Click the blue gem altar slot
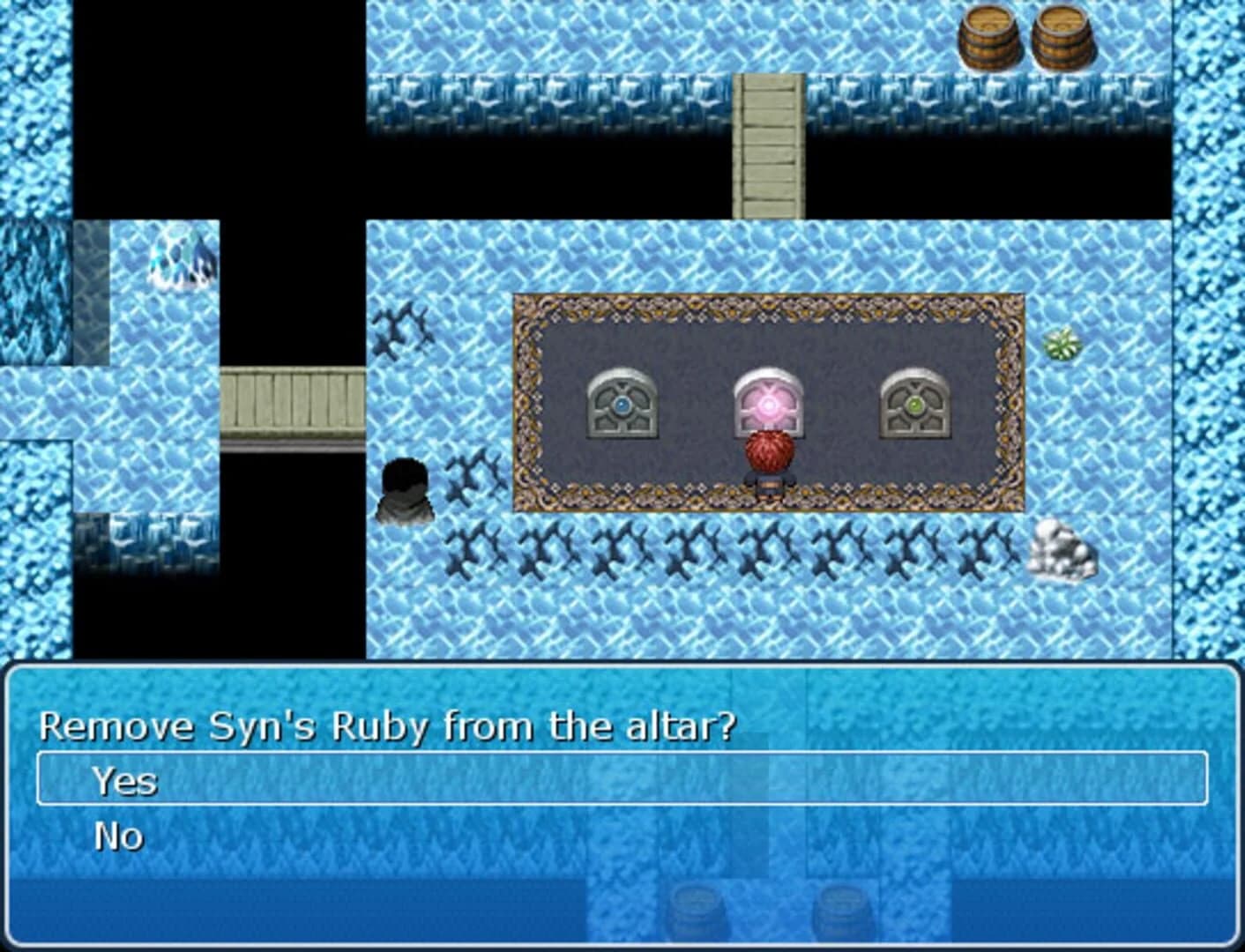 pos(622,405)
